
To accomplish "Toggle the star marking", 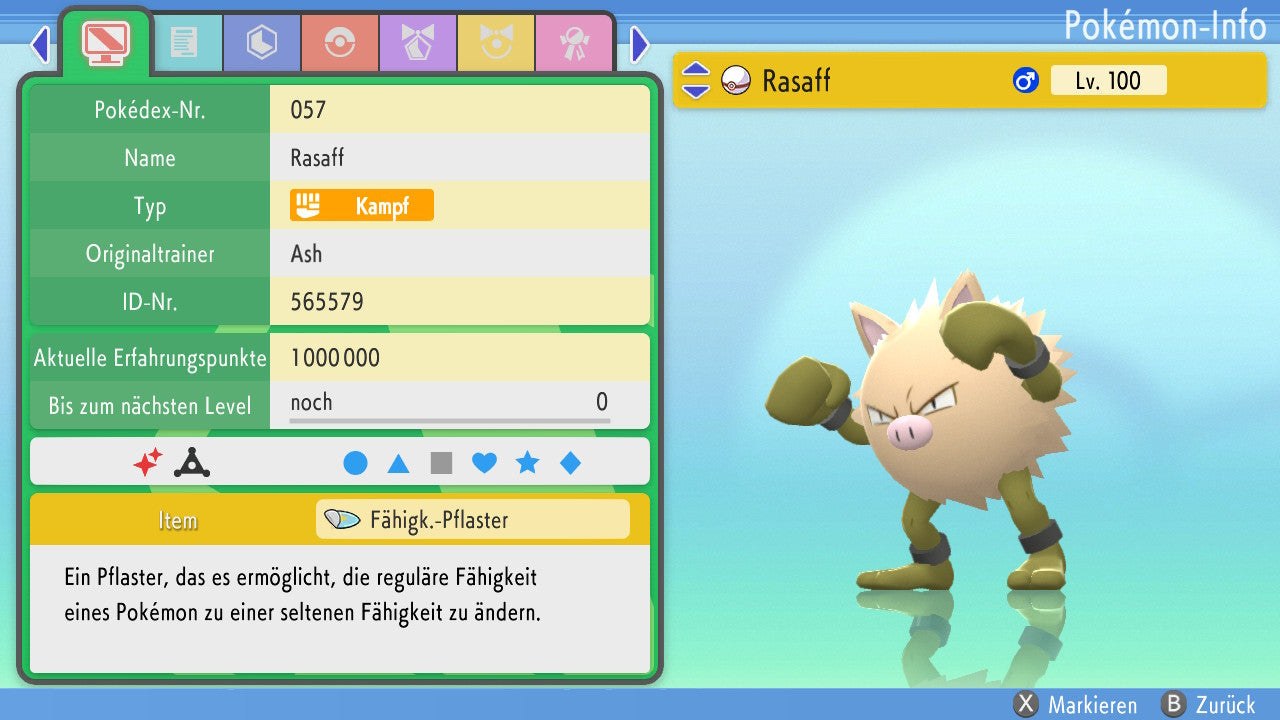I will coord(527,463).
